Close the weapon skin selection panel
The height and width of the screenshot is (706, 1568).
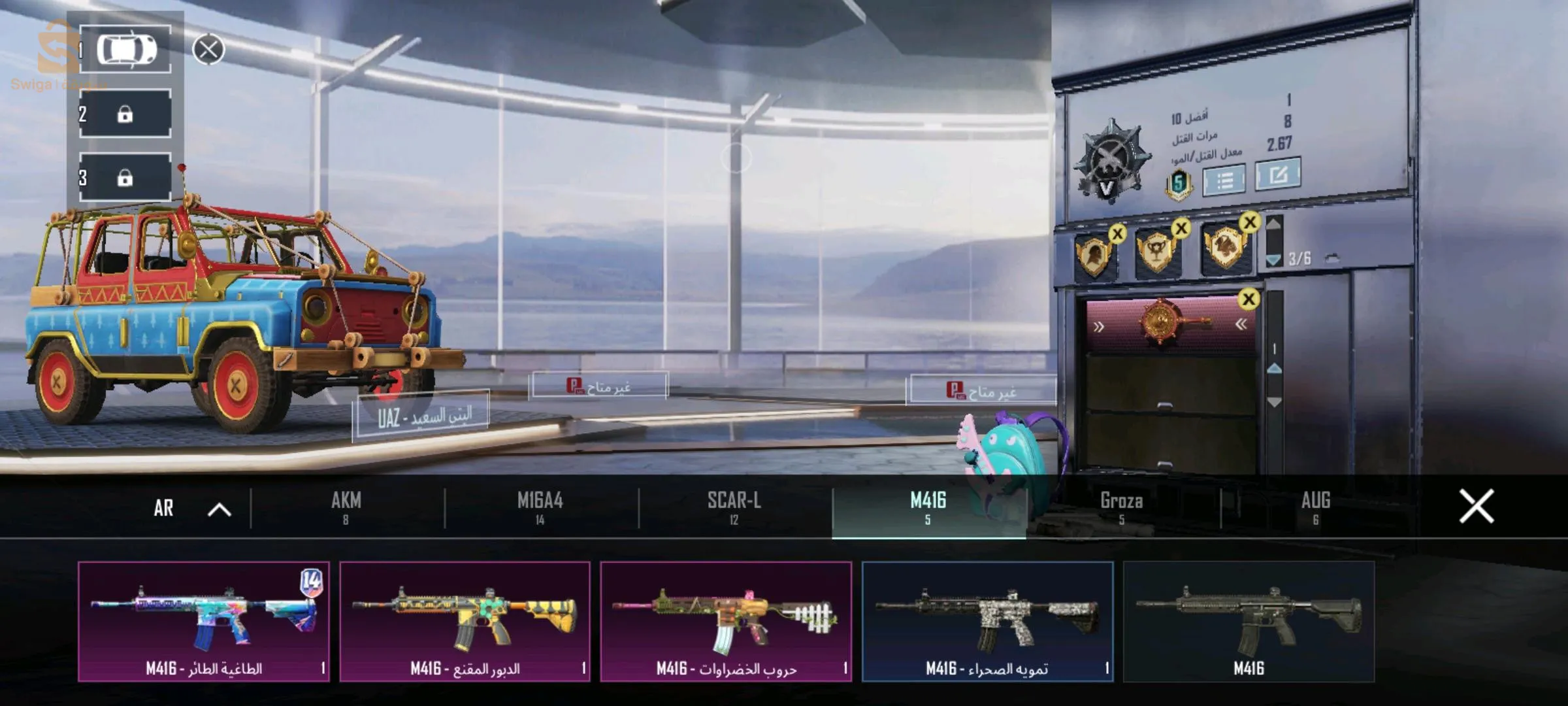[1476, 507]
